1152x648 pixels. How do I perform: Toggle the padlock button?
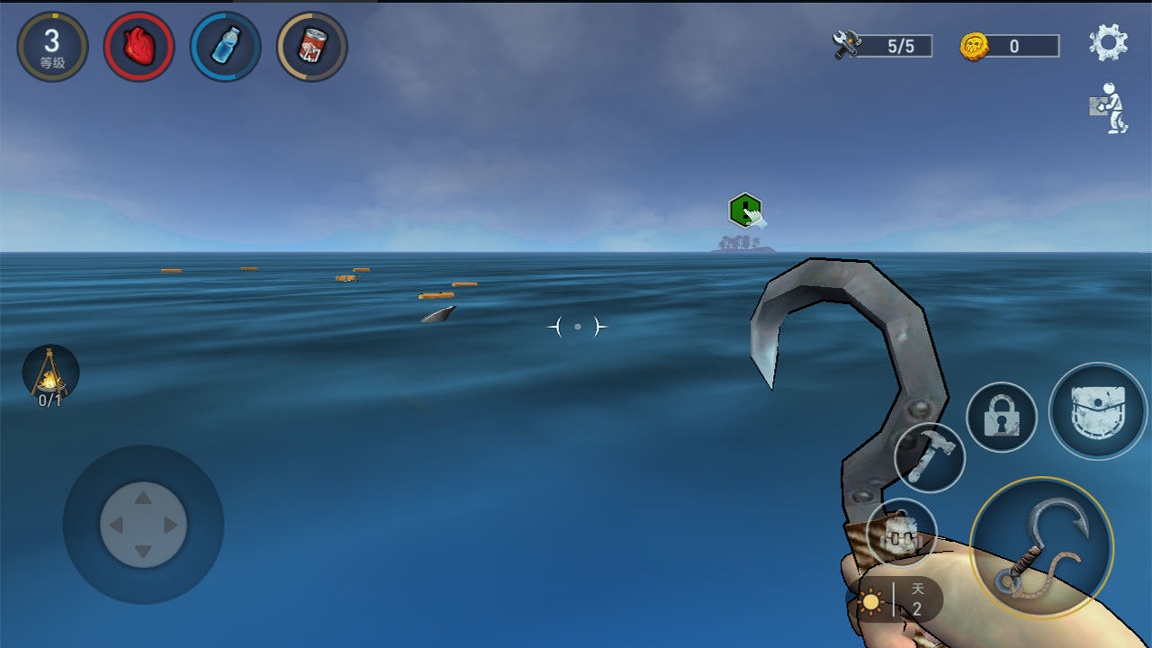click(x=1001, y=417)
